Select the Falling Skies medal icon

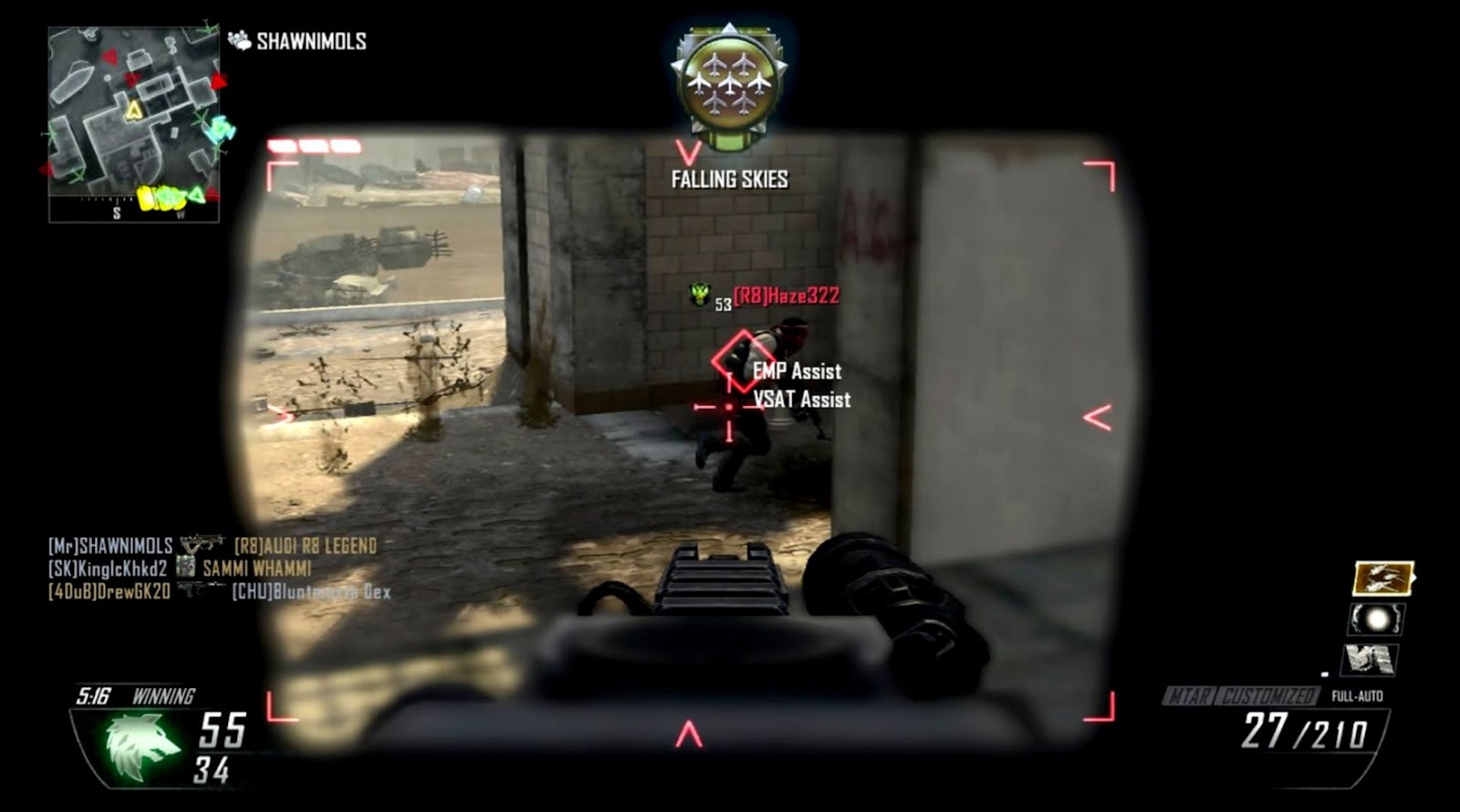727,82
